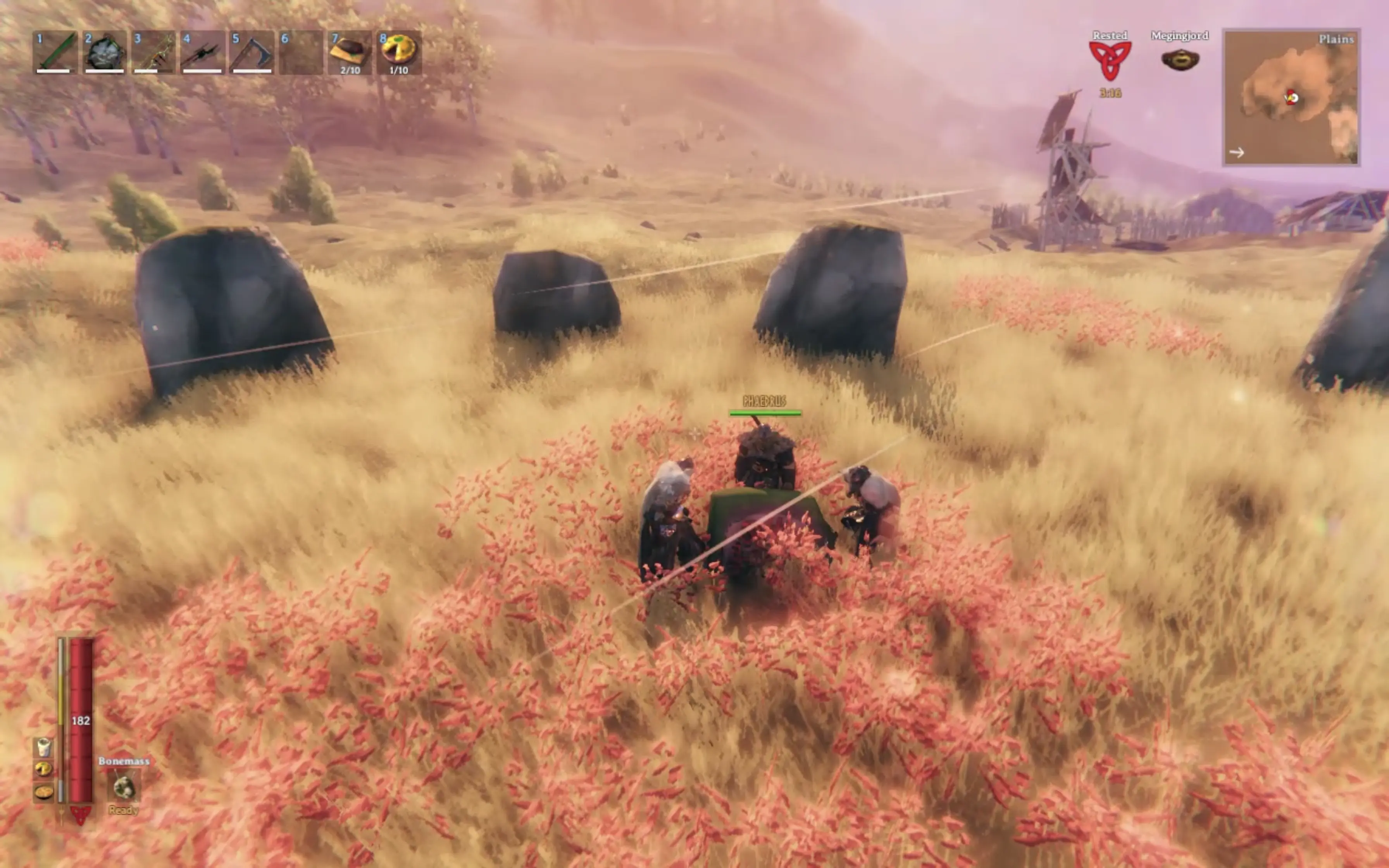Click the Rested status effect icon
This screenshot has width=1389, height=868.
point(1110,60)
